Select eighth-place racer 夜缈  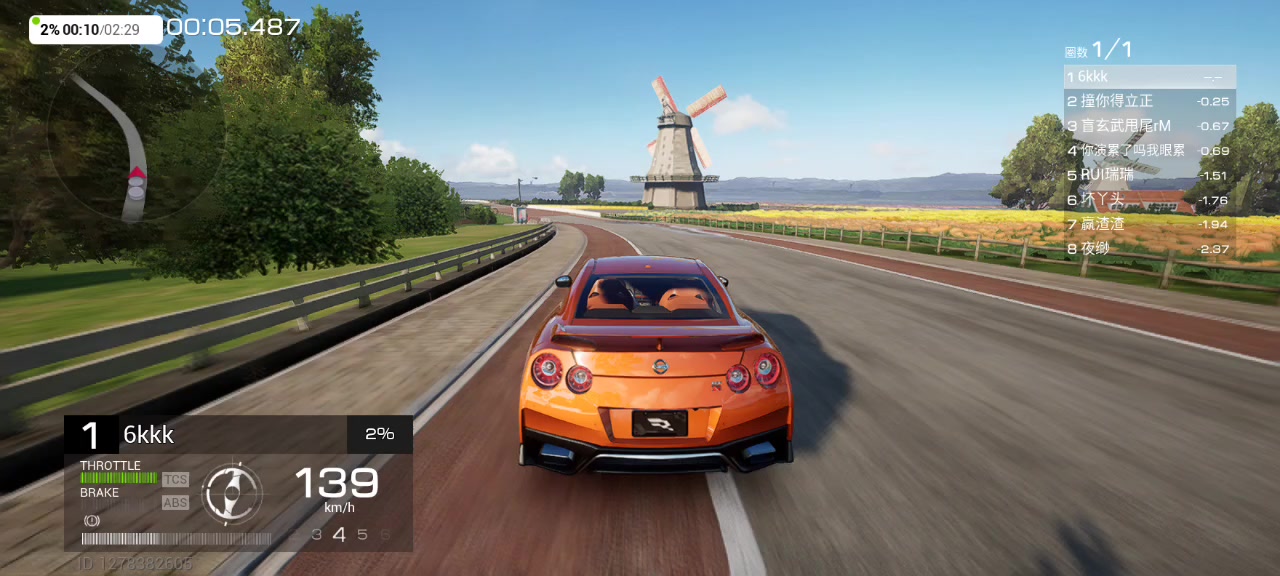1149,248
